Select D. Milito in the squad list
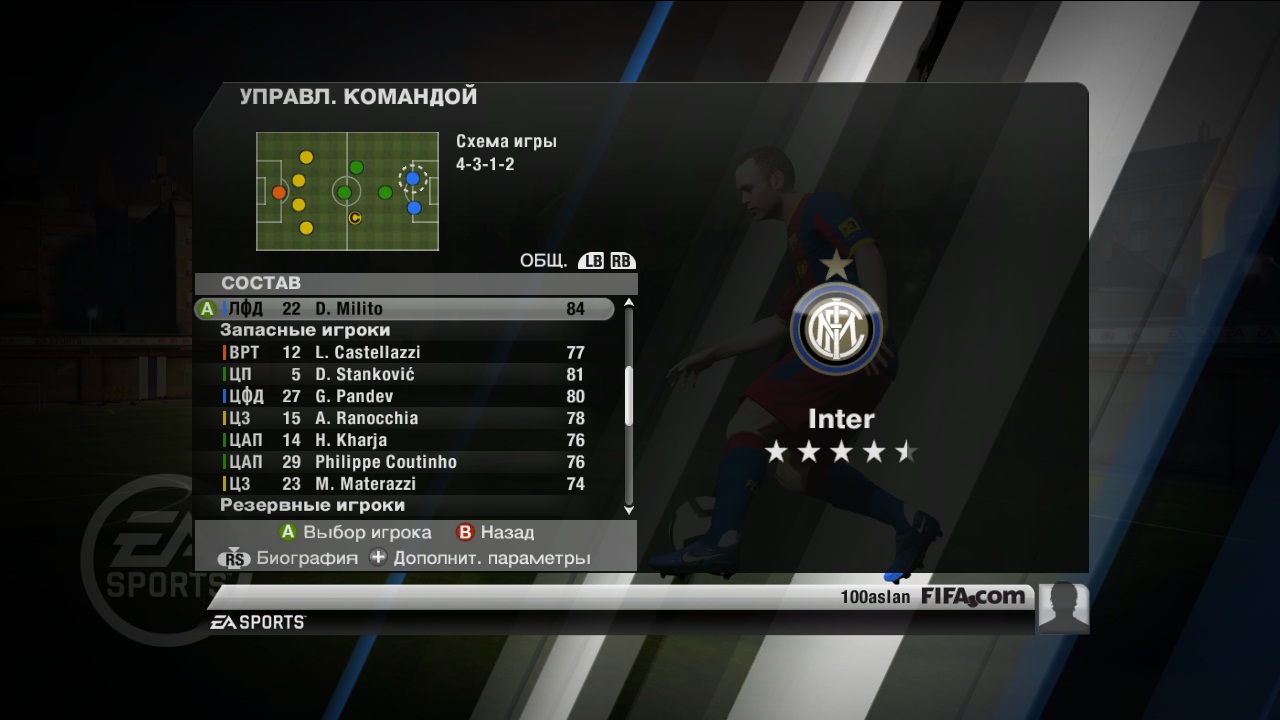1280x720 pixels. (404, 309)
